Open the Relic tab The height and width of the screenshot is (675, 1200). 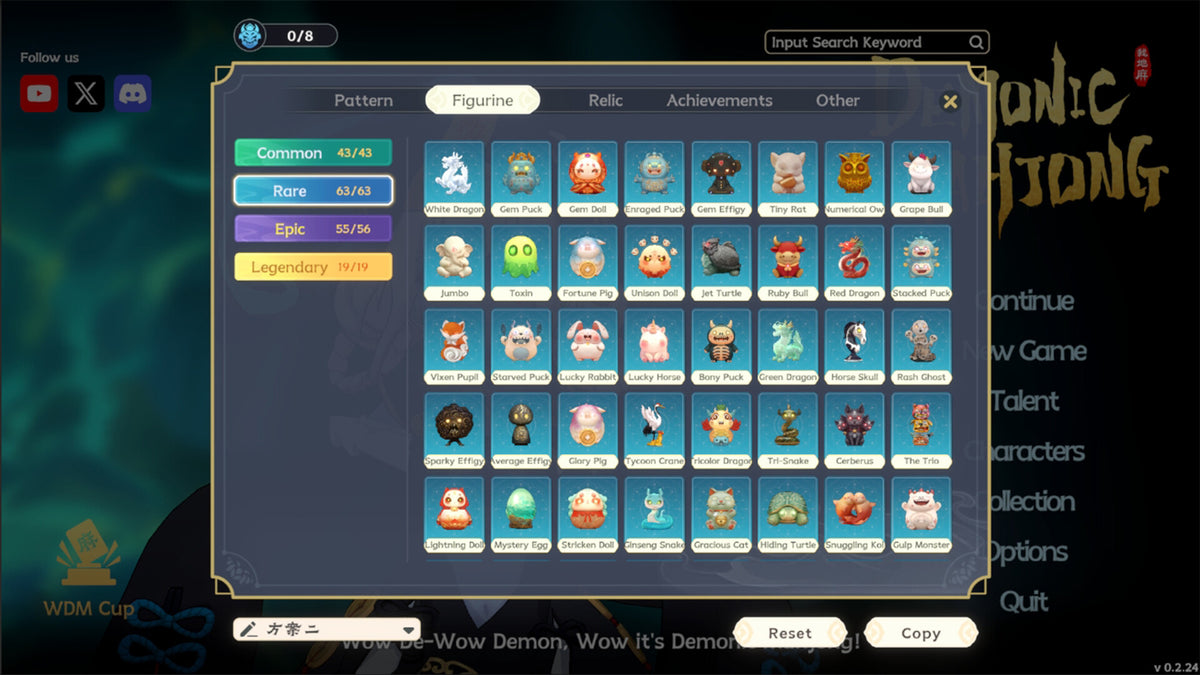pyautogui.click(x=605, y=100)
